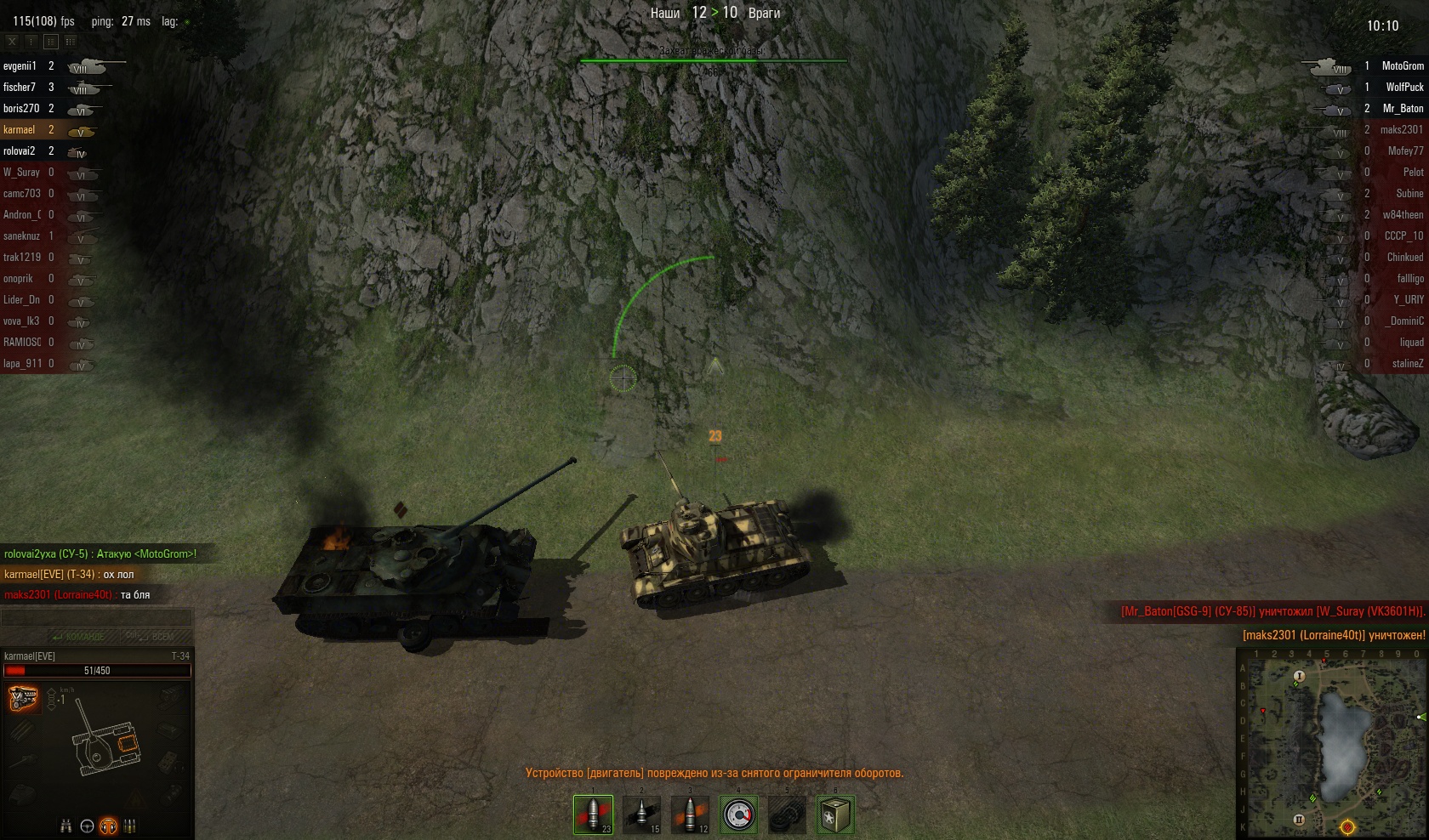Activate the removed speed governor gauge consumable

(x=738, y=814)
